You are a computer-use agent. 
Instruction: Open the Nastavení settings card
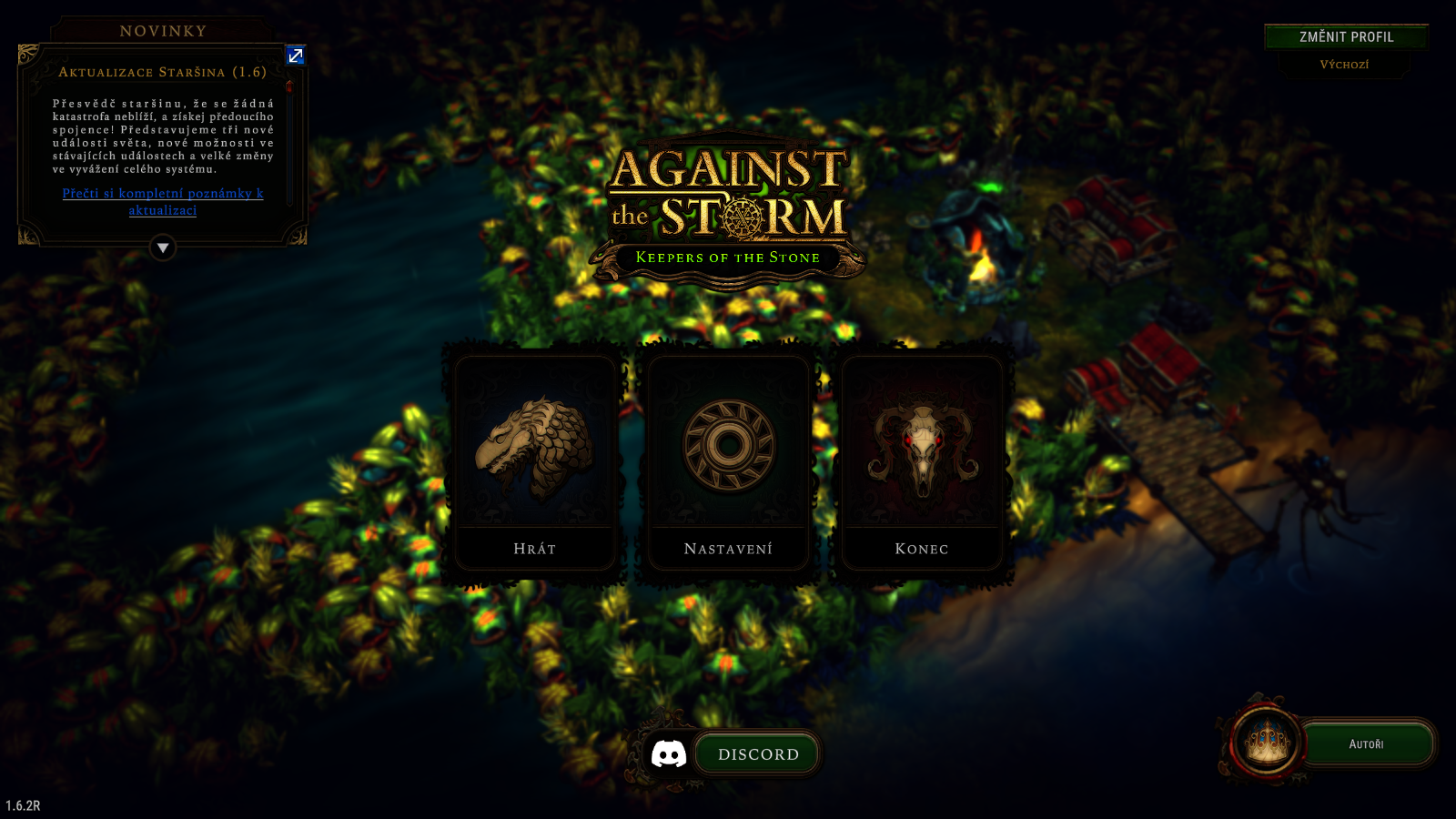click(728, 462)
